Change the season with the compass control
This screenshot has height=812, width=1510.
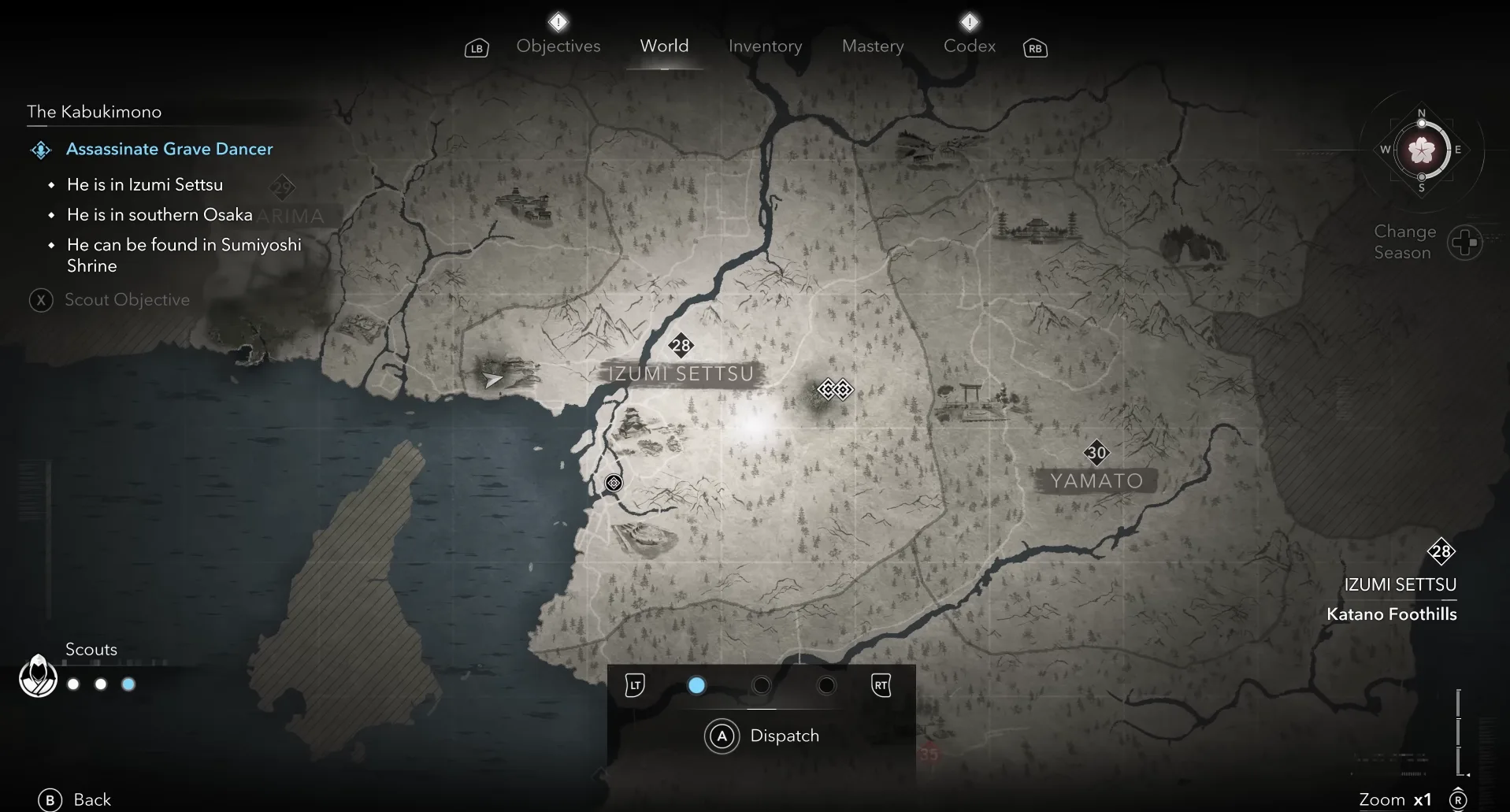[1464, 243]
